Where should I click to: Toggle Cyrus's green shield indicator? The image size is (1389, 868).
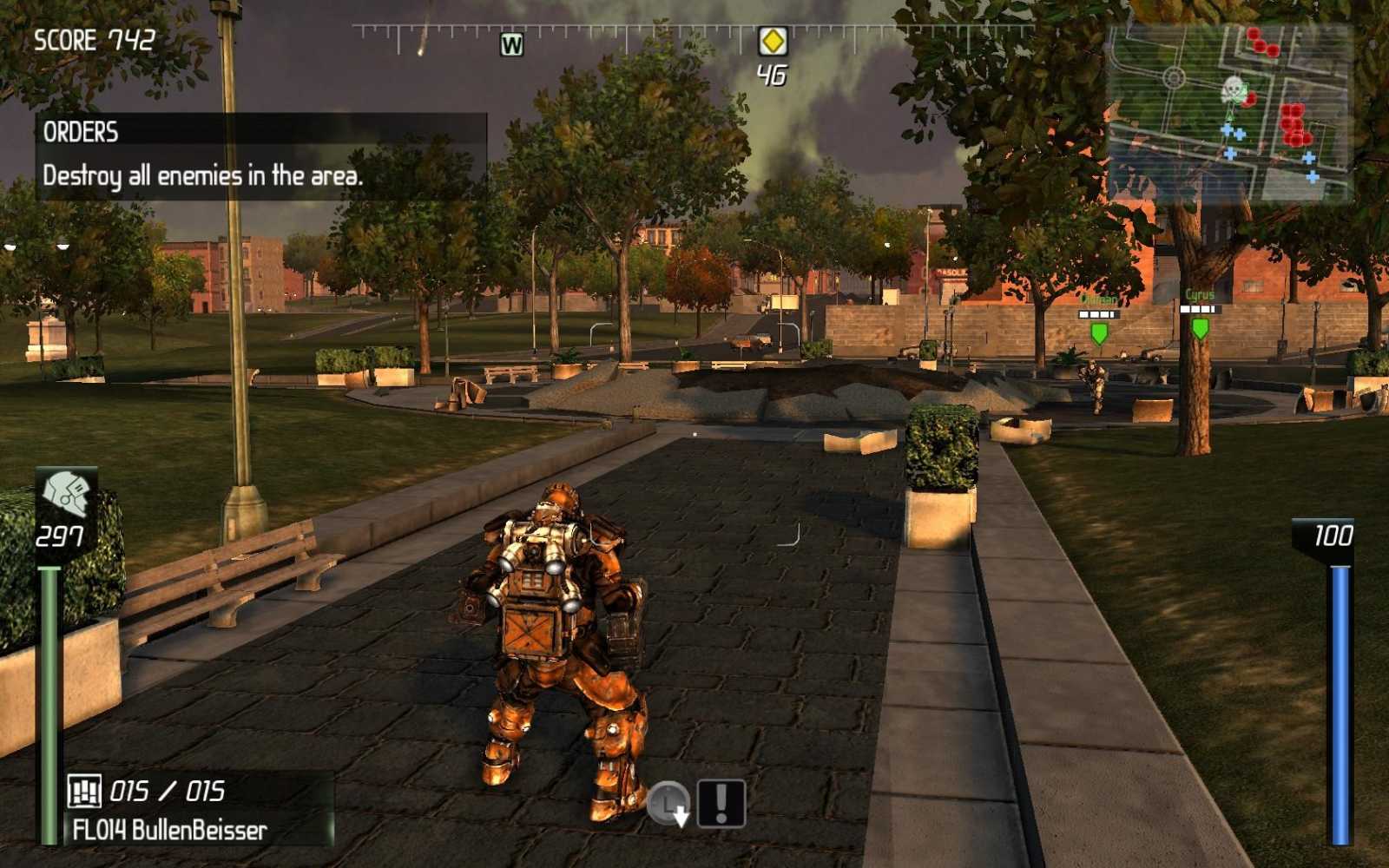coord(1200,330)
